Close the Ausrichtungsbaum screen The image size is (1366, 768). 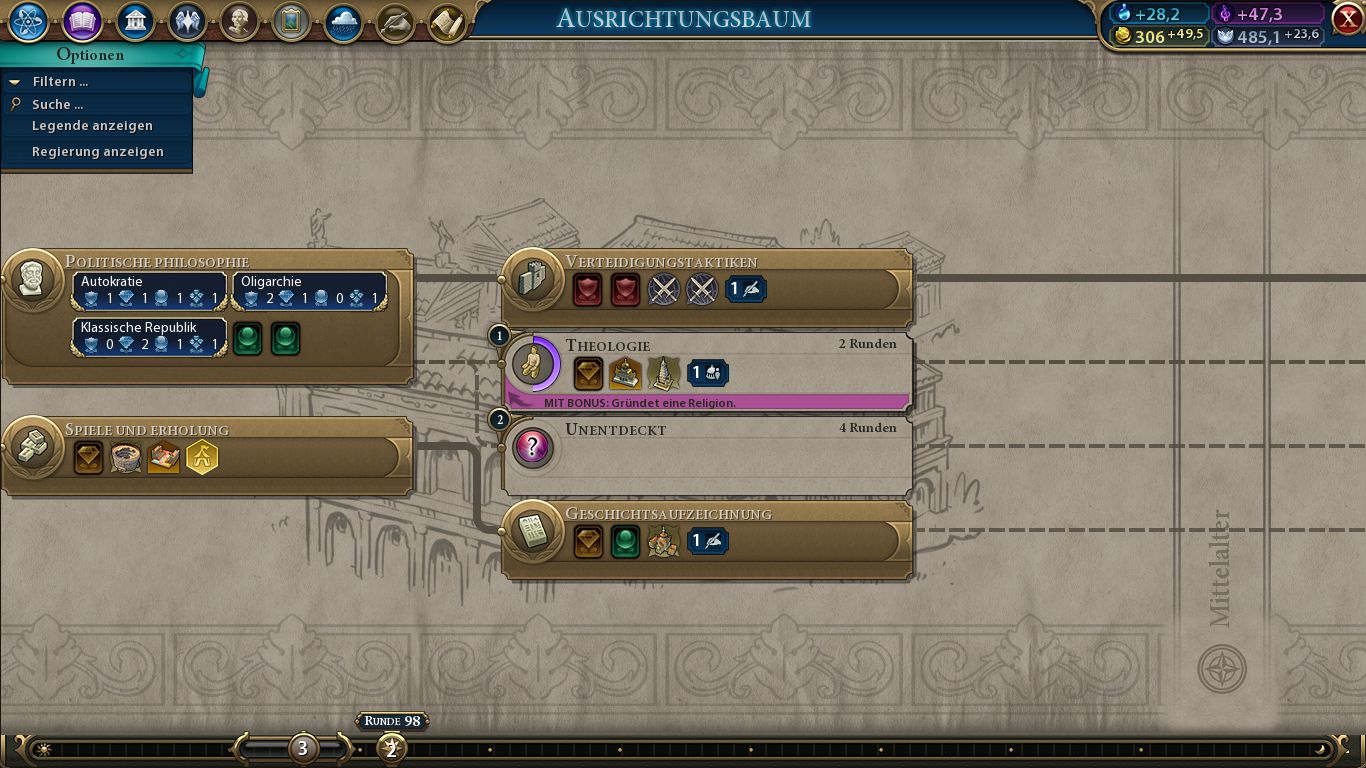1347,18
